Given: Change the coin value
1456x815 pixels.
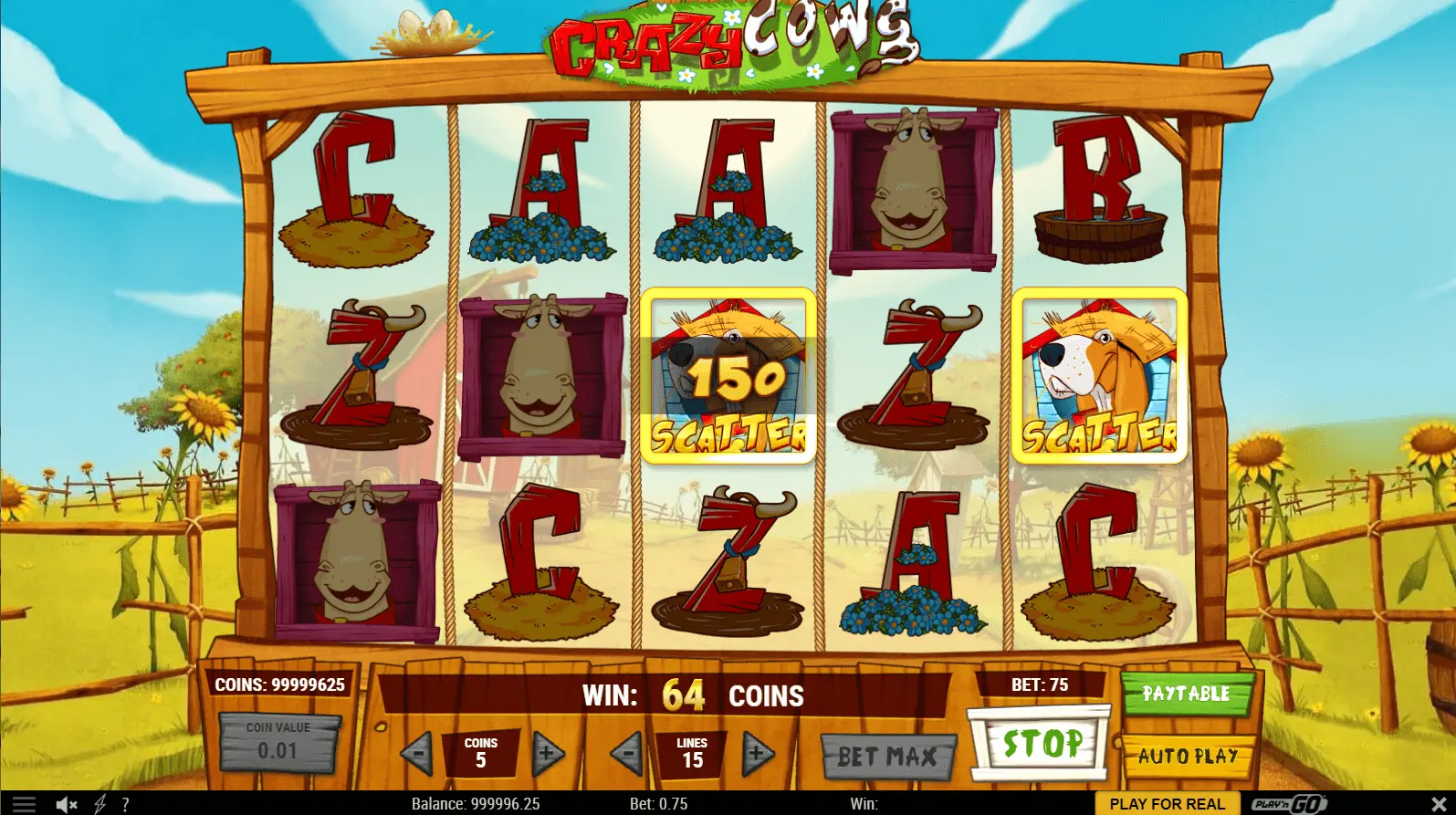Looking at the screenshot, I should pos(278,741).
